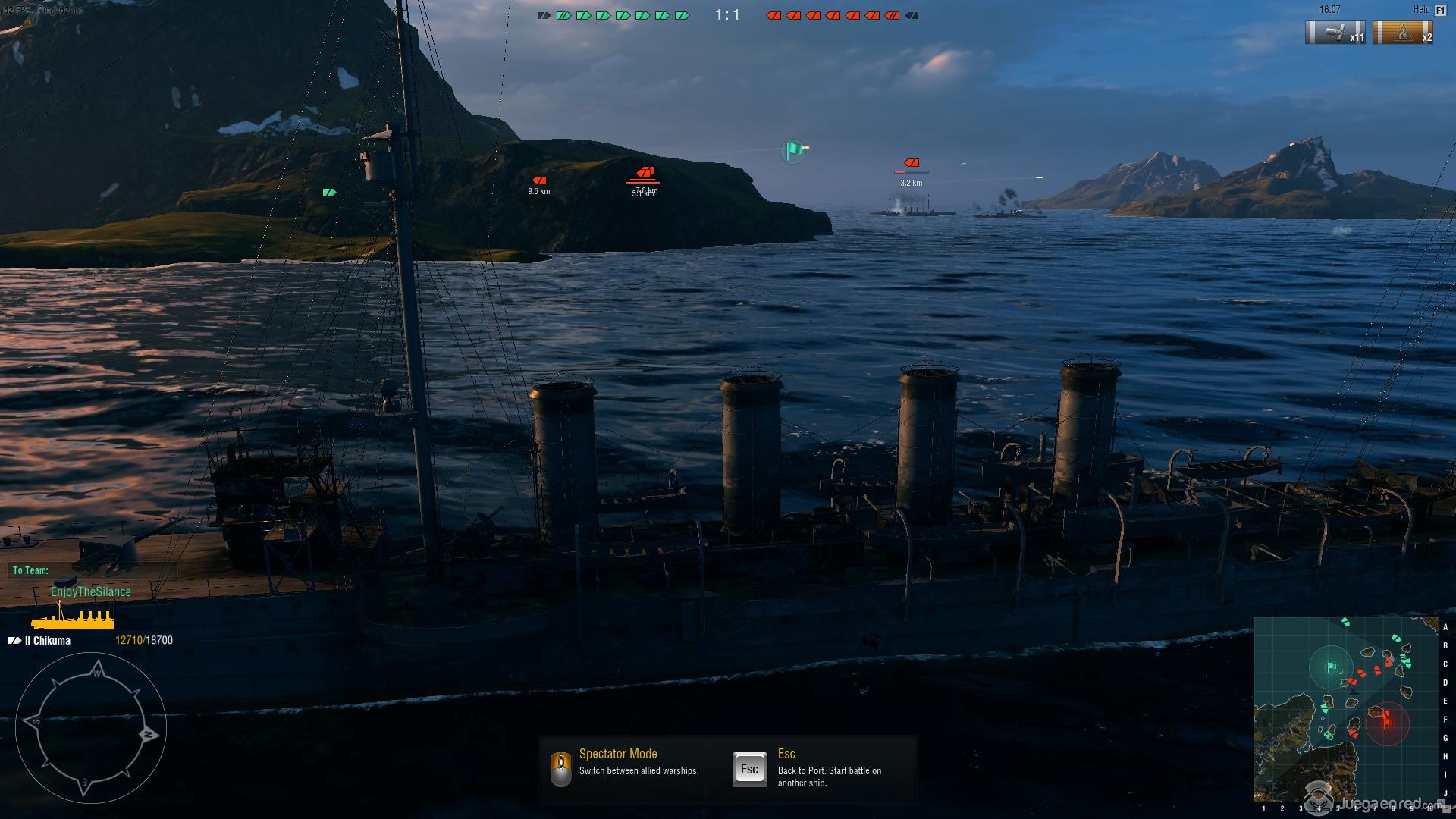Screen dimensions: 1456x819
Task: Select the red capture zone on the minimap
Action: point(1387,723)
